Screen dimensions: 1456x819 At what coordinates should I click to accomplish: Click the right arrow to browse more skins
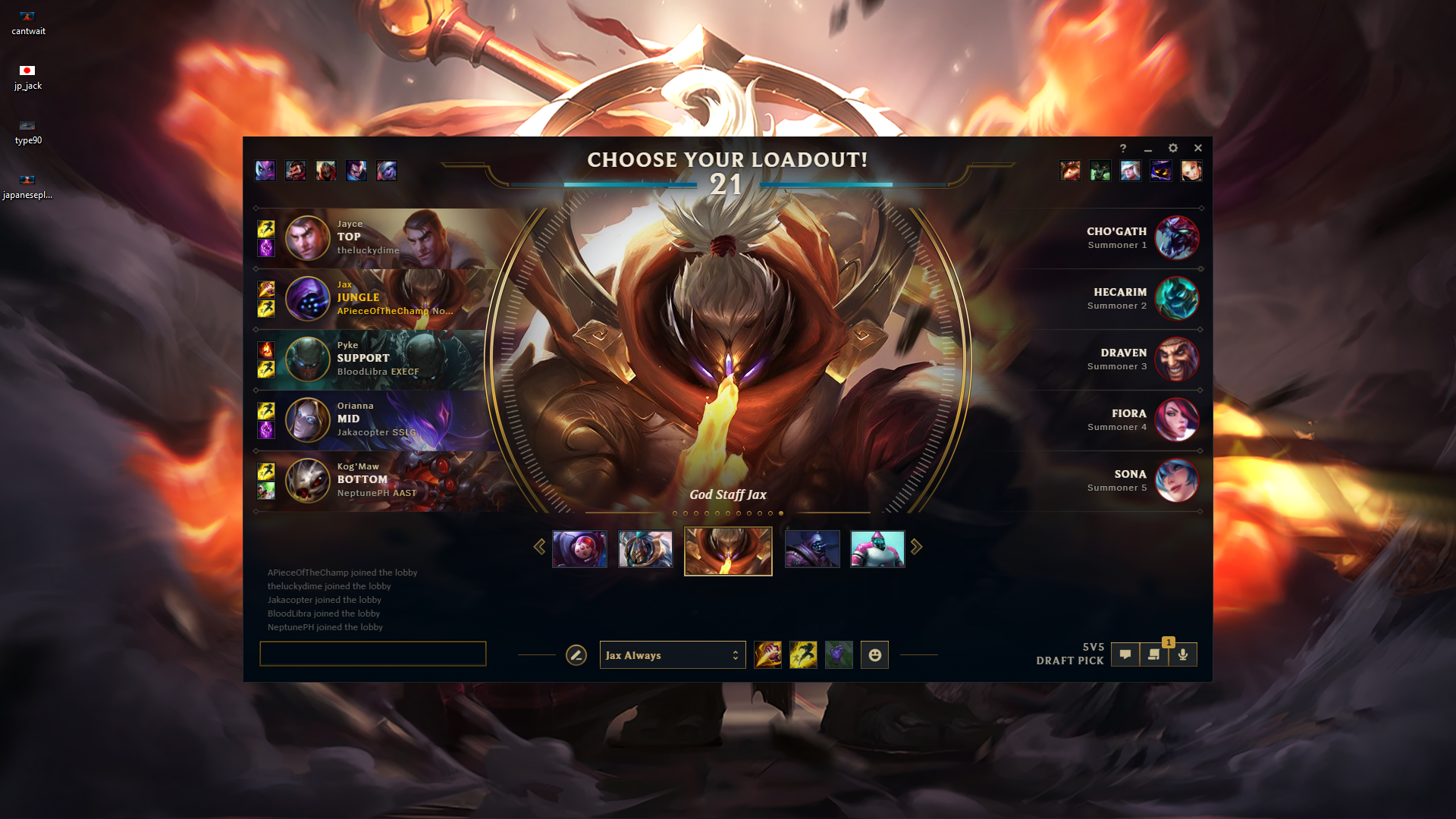click(x=917, y=546)
